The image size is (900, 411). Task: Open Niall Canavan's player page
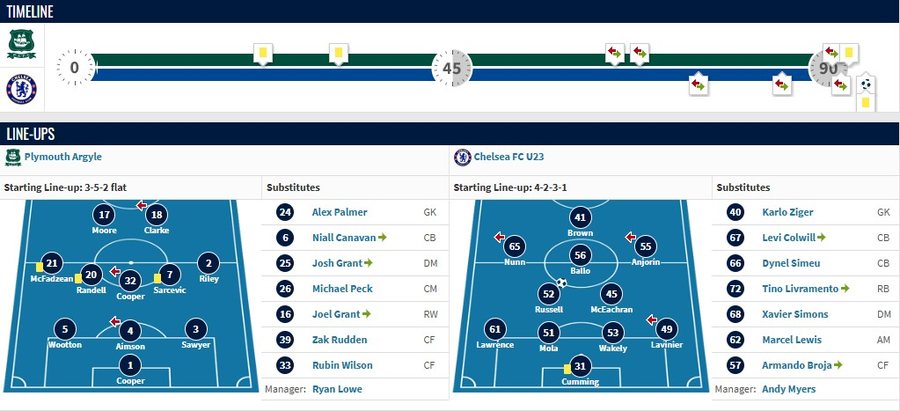[343, 237]
